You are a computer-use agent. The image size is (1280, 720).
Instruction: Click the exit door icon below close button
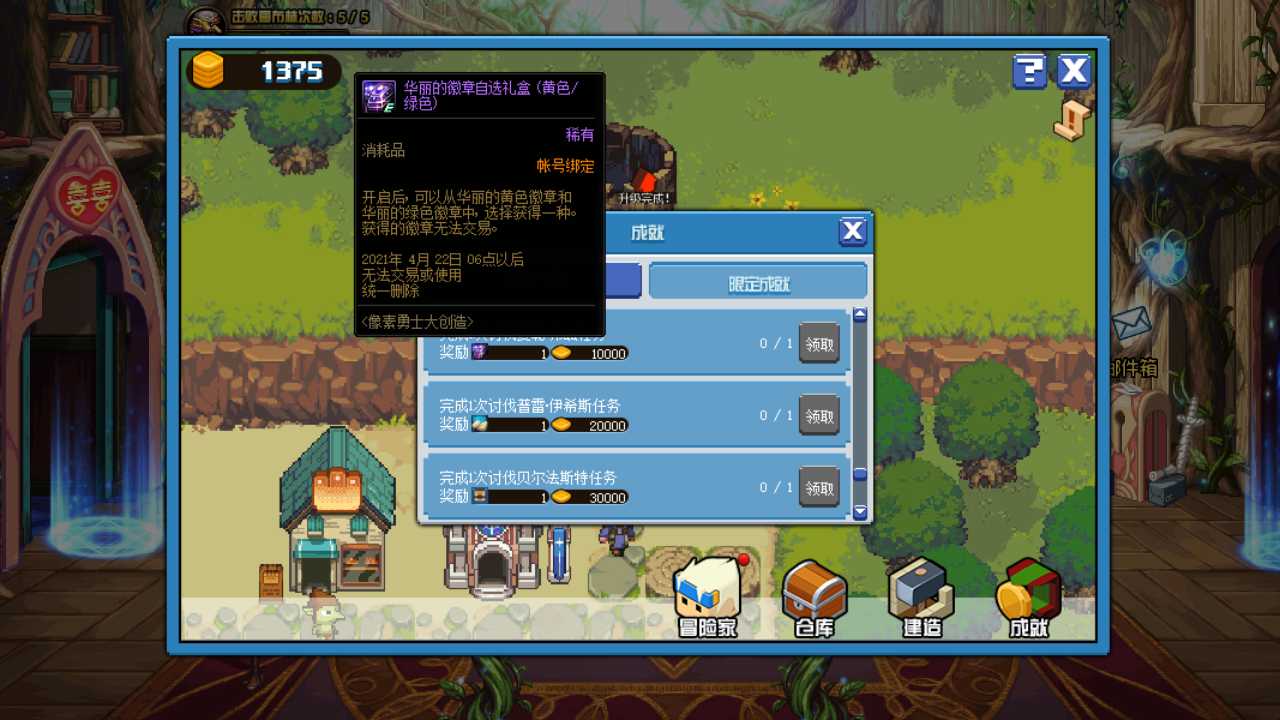click(x=1071, y=121)
